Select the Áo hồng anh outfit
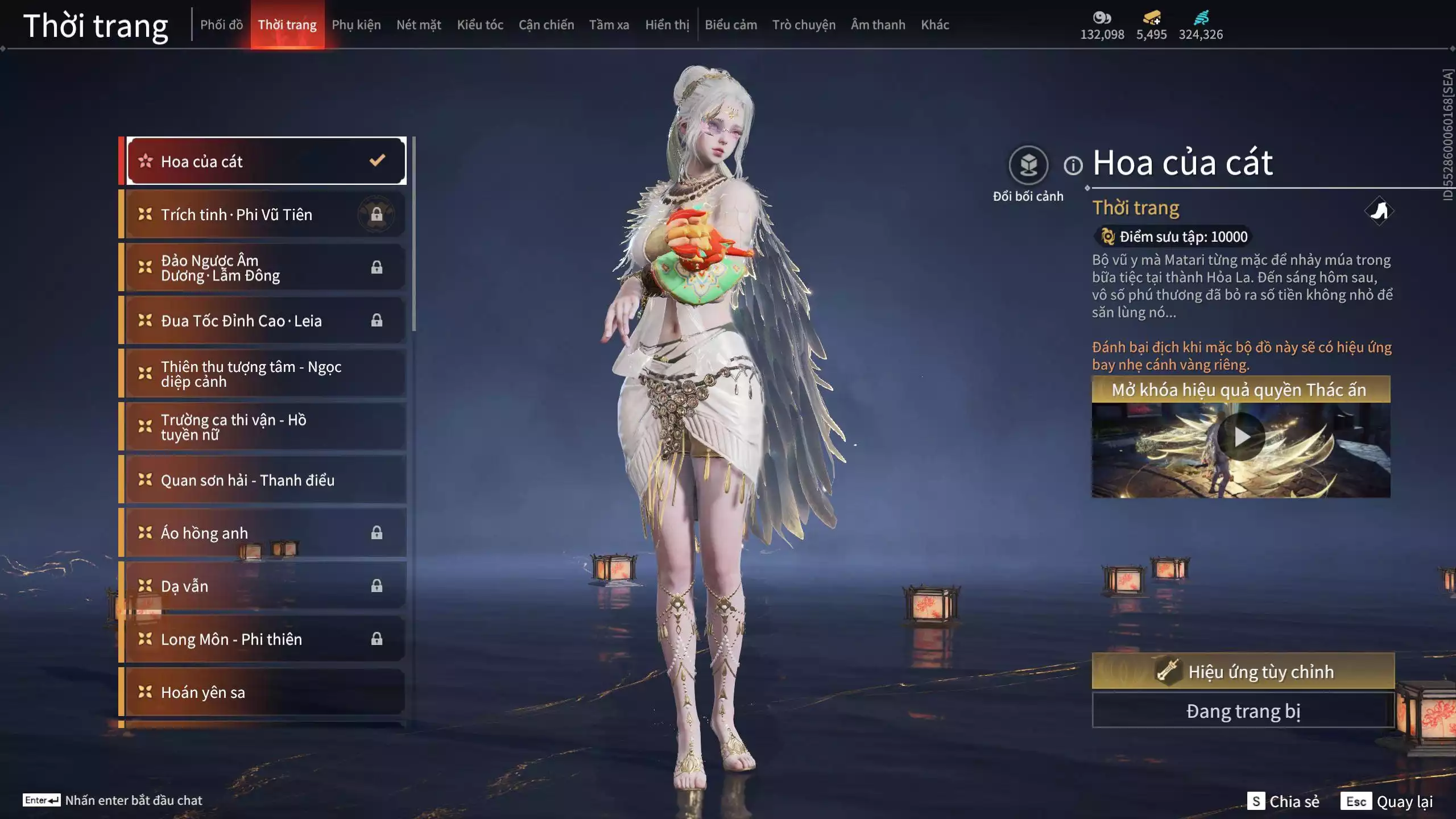Screen dimensions: 1456x819 [x=265, y=533]
